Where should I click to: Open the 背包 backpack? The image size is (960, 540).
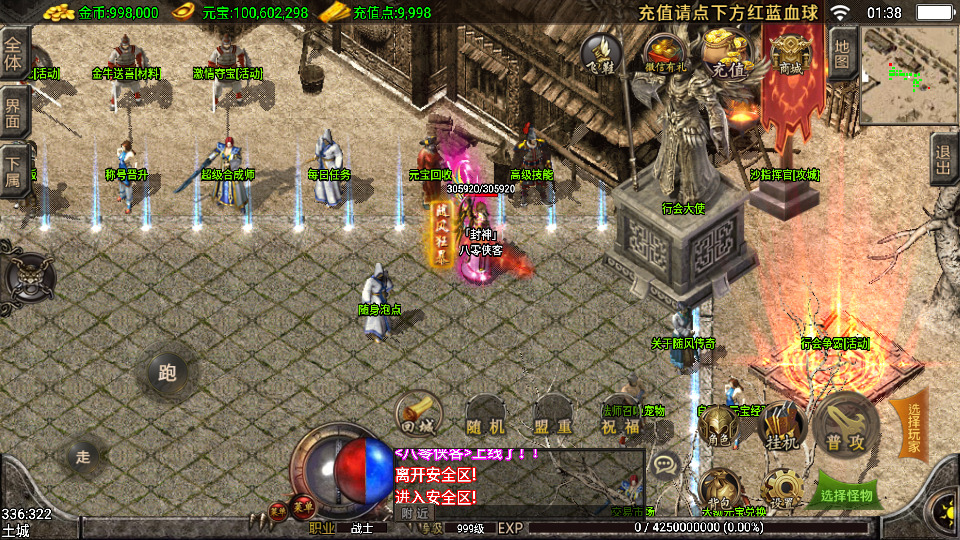[719, 489]
